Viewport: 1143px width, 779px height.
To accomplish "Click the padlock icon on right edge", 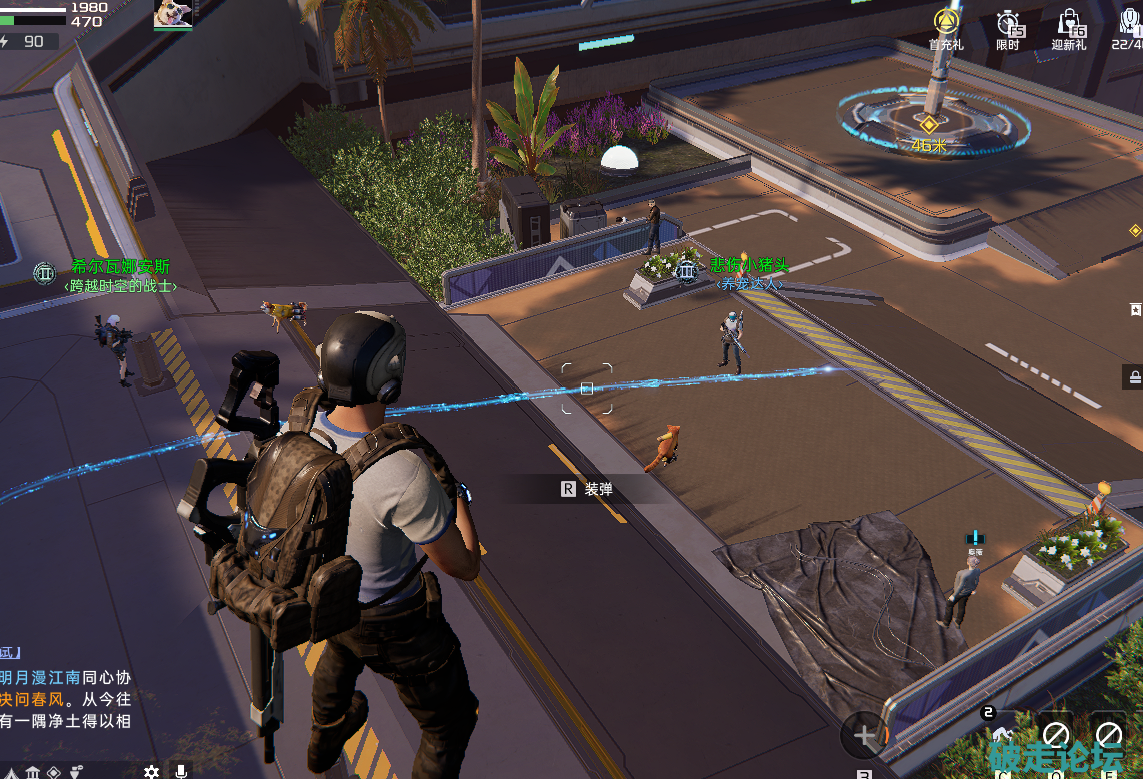I will pos(1135,376).
